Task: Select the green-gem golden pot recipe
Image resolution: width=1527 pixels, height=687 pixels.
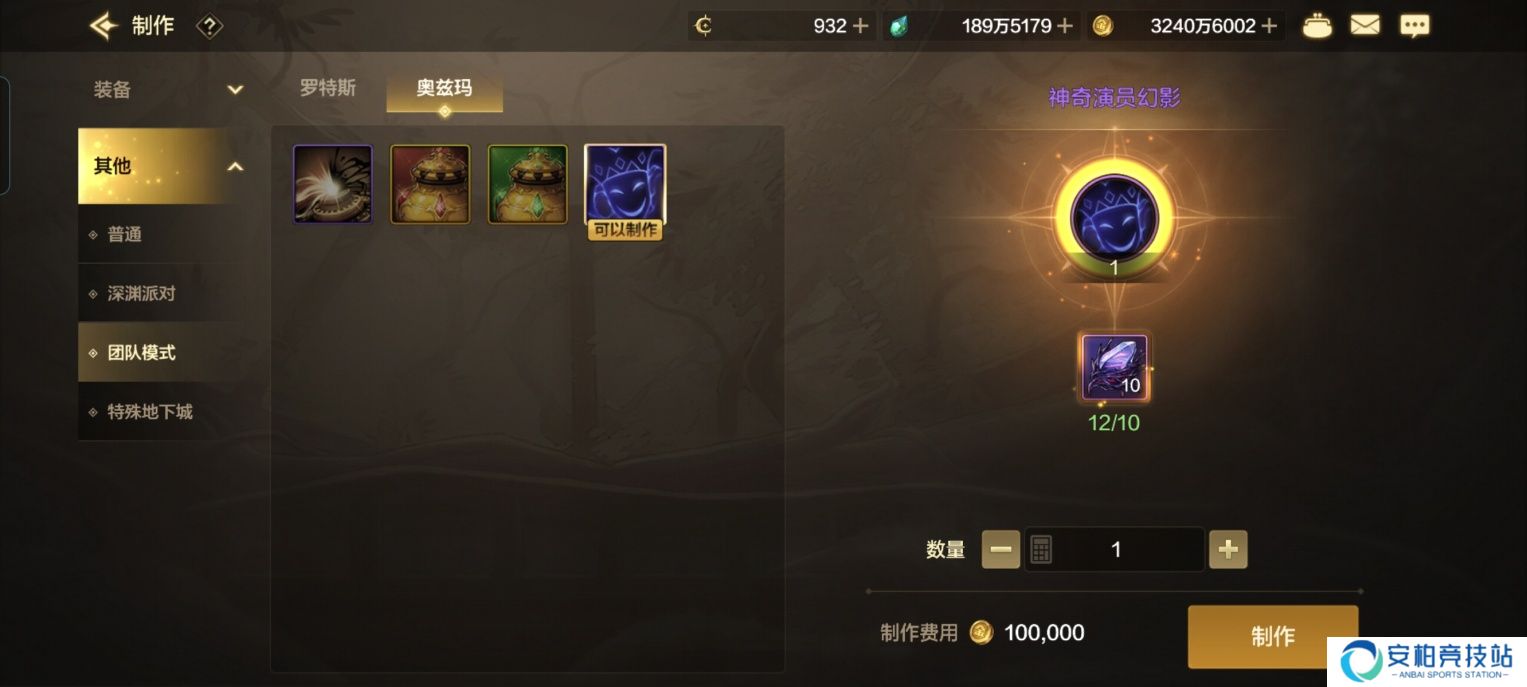Action: click(x=527, y=184)
